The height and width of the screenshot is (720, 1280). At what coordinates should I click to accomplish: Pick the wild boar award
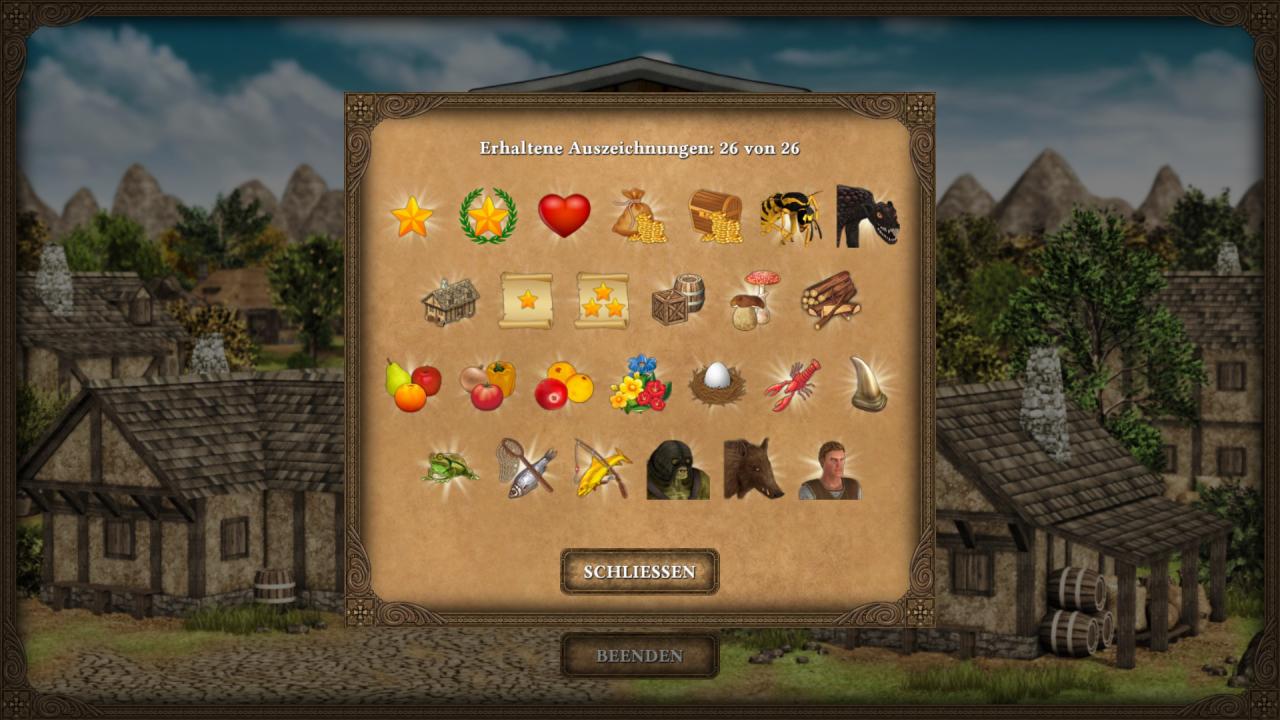point(753,468)
